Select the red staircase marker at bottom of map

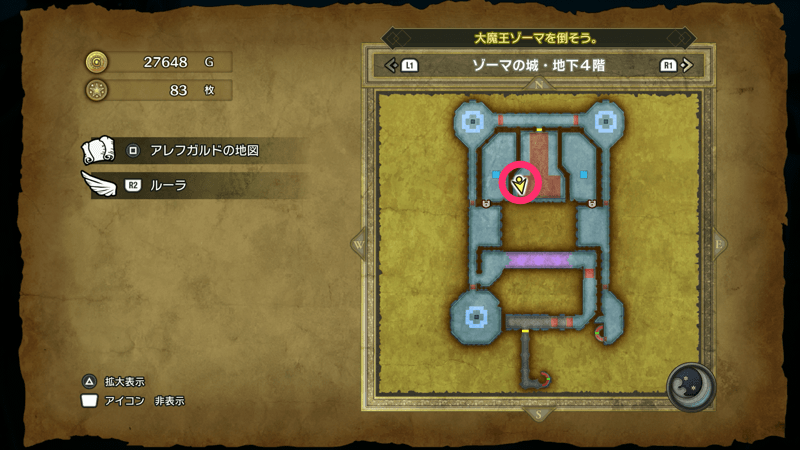click(546, 378)
